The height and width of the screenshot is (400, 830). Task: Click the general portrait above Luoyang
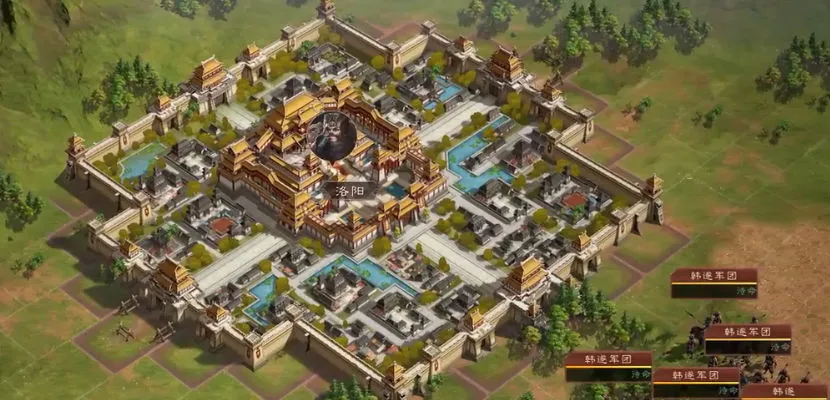click(331, 137)
